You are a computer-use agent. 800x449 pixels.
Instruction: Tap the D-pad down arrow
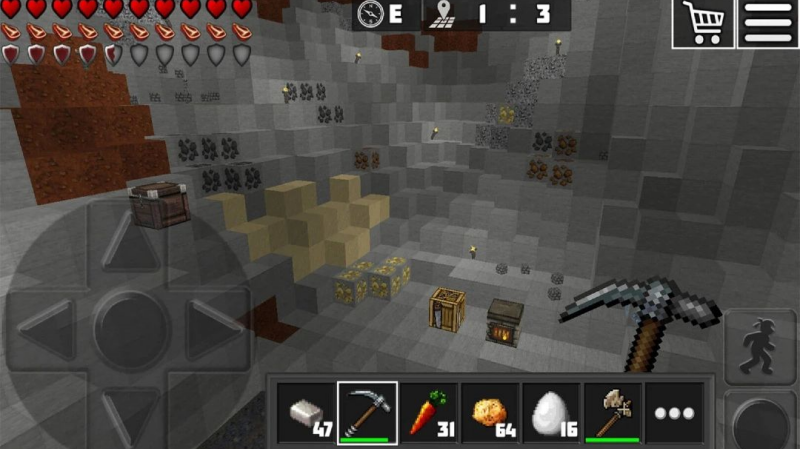click(130, 405)
